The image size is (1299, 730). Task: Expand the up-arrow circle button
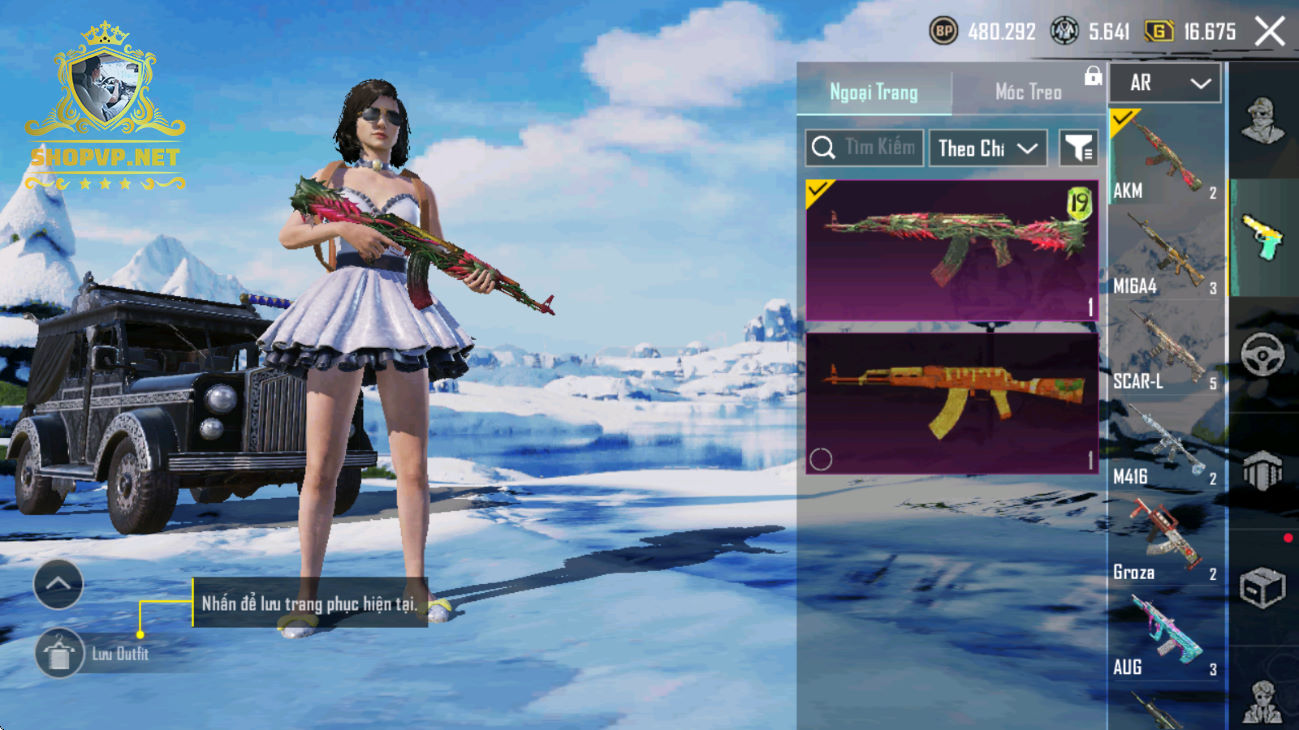[58, 585]
